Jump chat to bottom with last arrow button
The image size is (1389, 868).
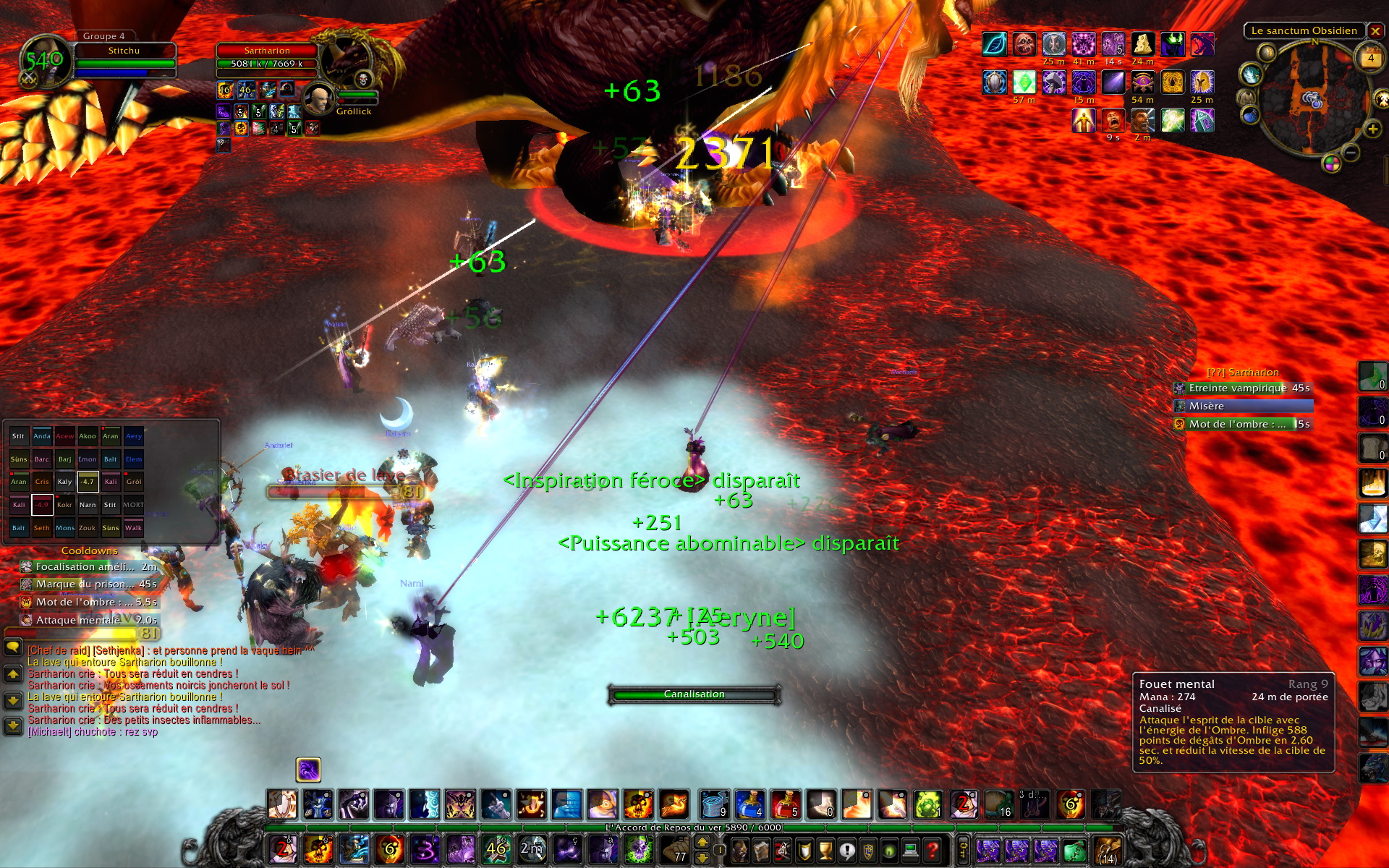pos(13,726)
